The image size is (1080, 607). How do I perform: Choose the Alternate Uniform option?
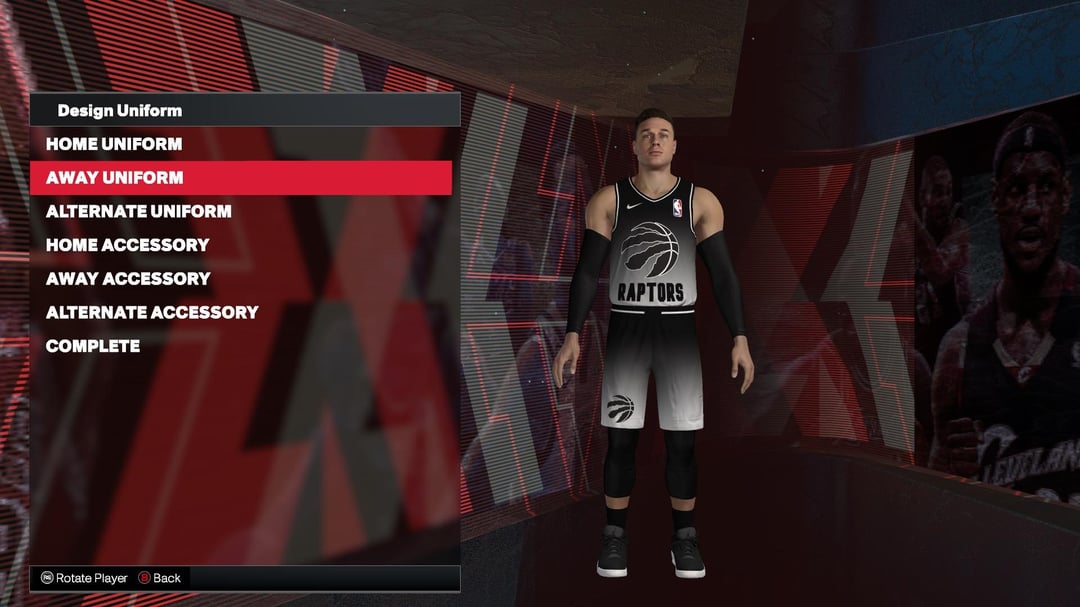tap(139, 211)
